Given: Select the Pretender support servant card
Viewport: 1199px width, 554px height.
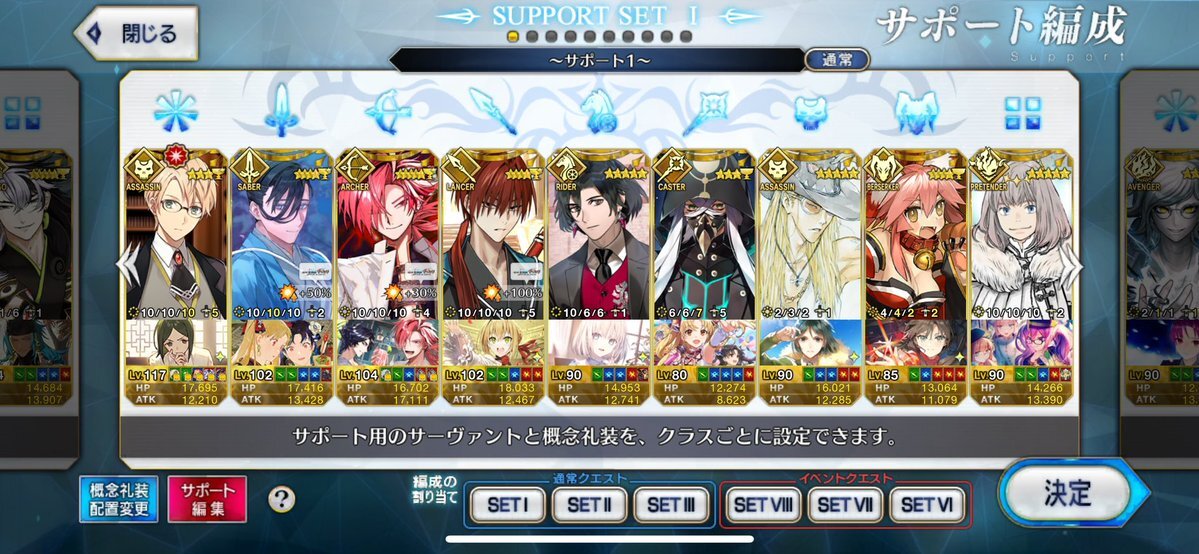Looking at the screenshot, I should click(x=1020, y=240).
